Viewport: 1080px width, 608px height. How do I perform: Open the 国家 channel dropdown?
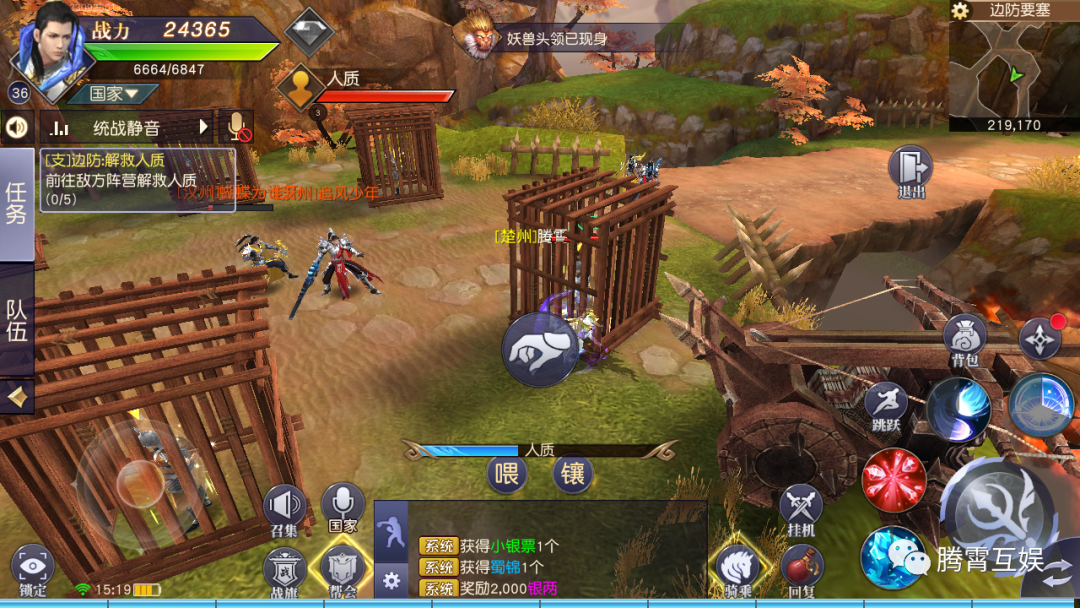pos(112,94)
